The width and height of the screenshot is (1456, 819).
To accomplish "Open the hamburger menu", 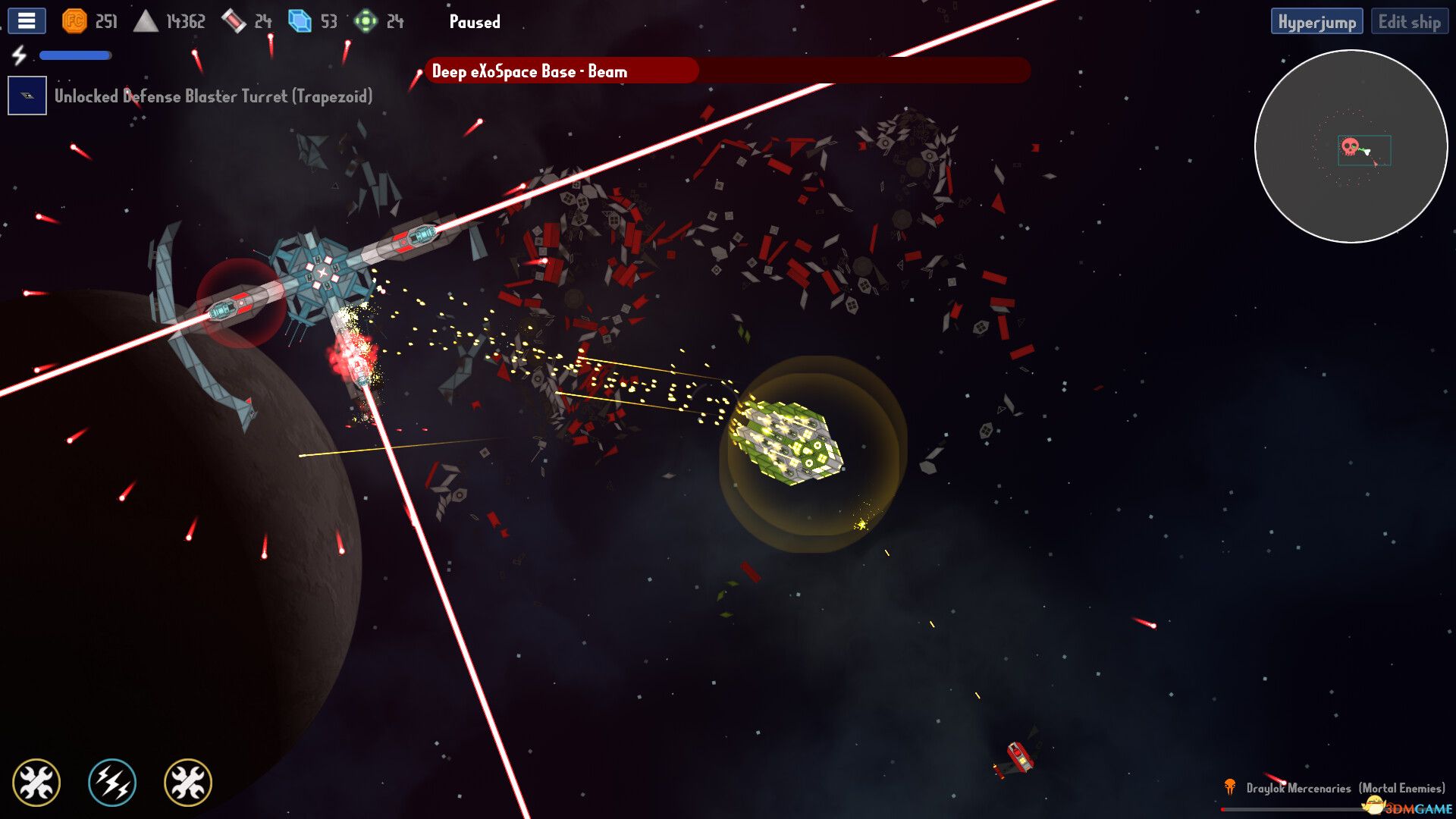I will pyautogui.click(x=26, y=21).
